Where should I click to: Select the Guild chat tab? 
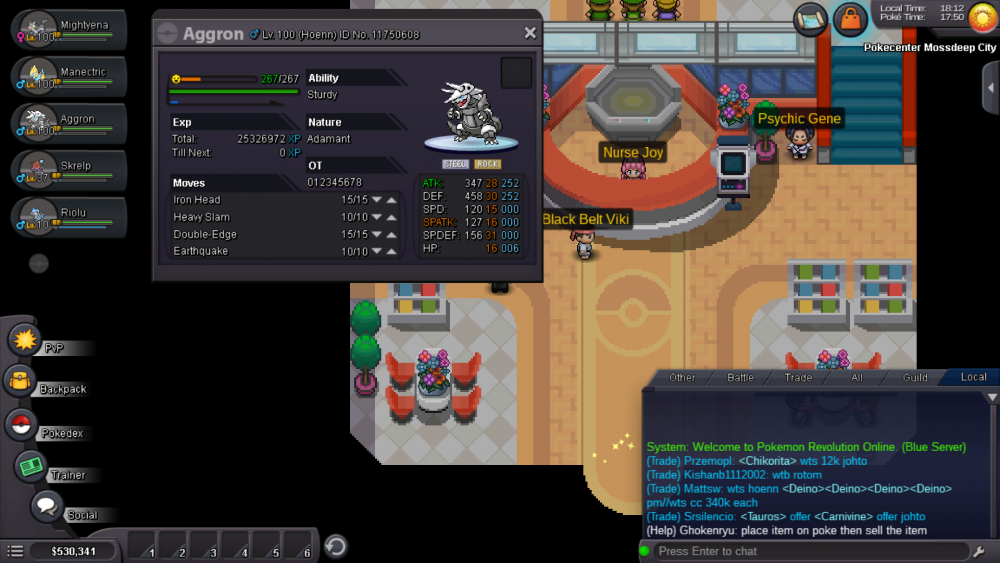click(x=915, y=377)
